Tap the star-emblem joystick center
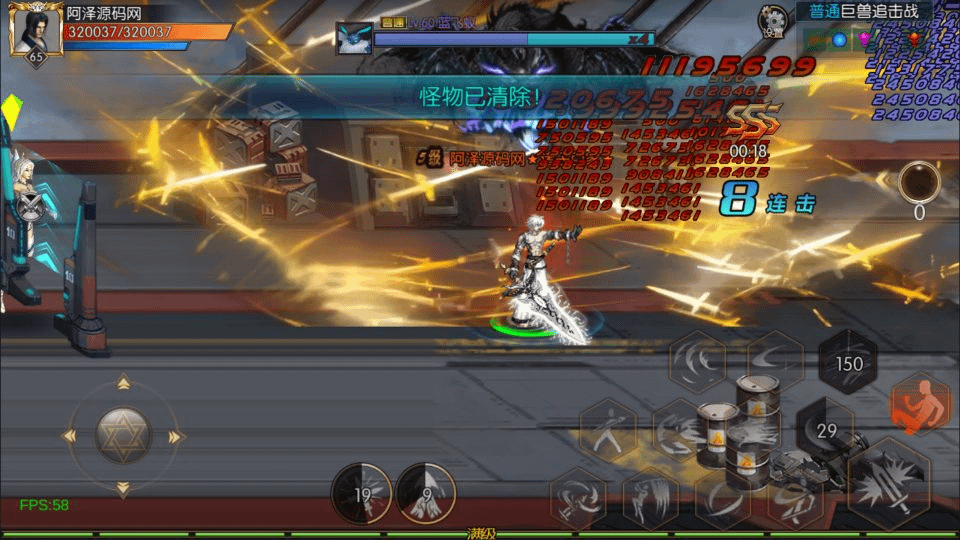This screenshot has width=960, height=540. pyautogui.click(x=123, y=435)
